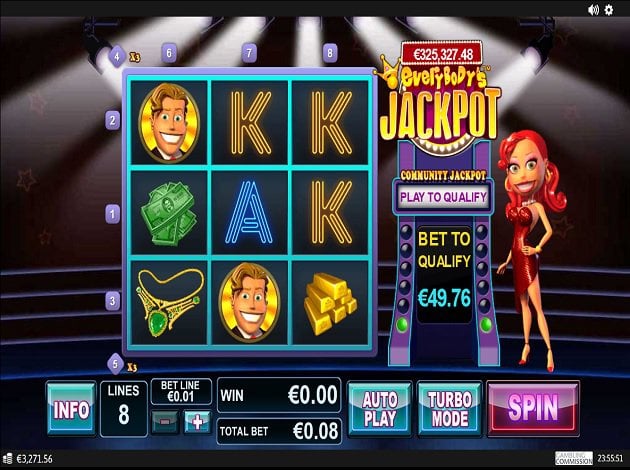Open the gear settings icon
The height and width of the screenshot is (470, 630).
click(609, 9)
